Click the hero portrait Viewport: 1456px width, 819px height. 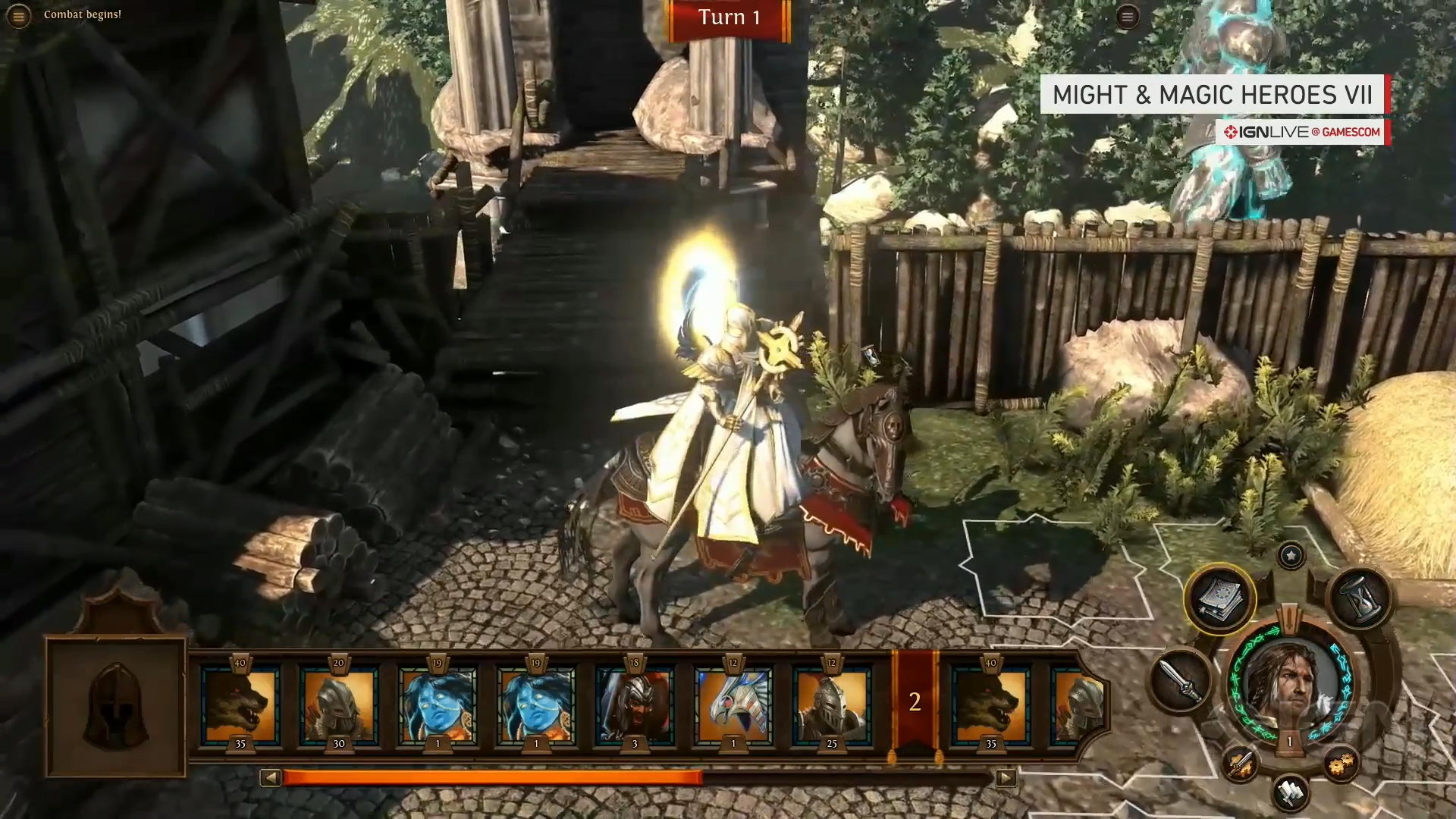point(1290,682)
